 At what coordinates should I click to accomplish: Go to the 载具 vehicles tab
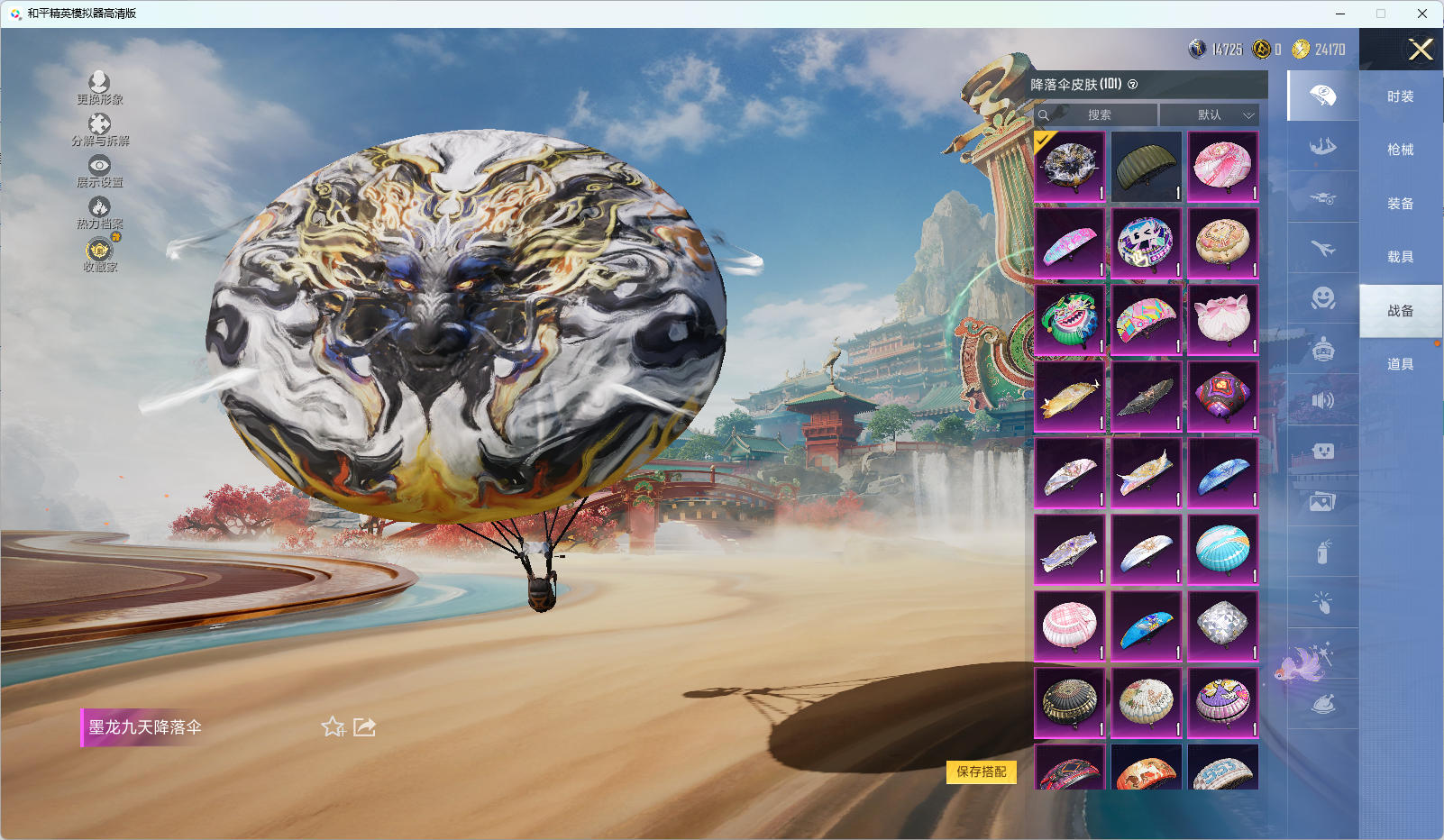(x=1400, y=257)
